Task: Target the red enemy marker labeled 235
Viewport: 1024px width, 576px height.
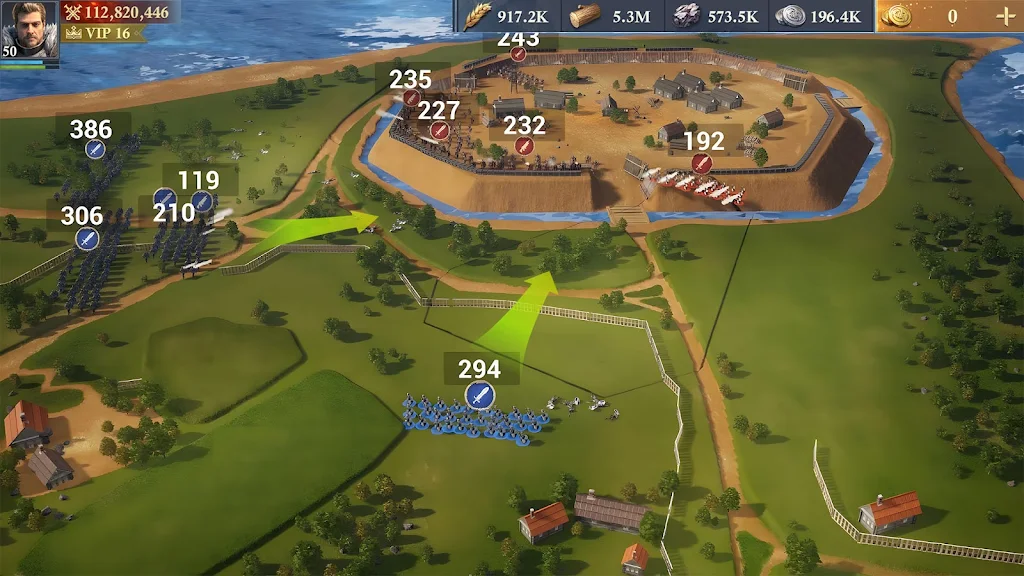Action: (410, 98)
